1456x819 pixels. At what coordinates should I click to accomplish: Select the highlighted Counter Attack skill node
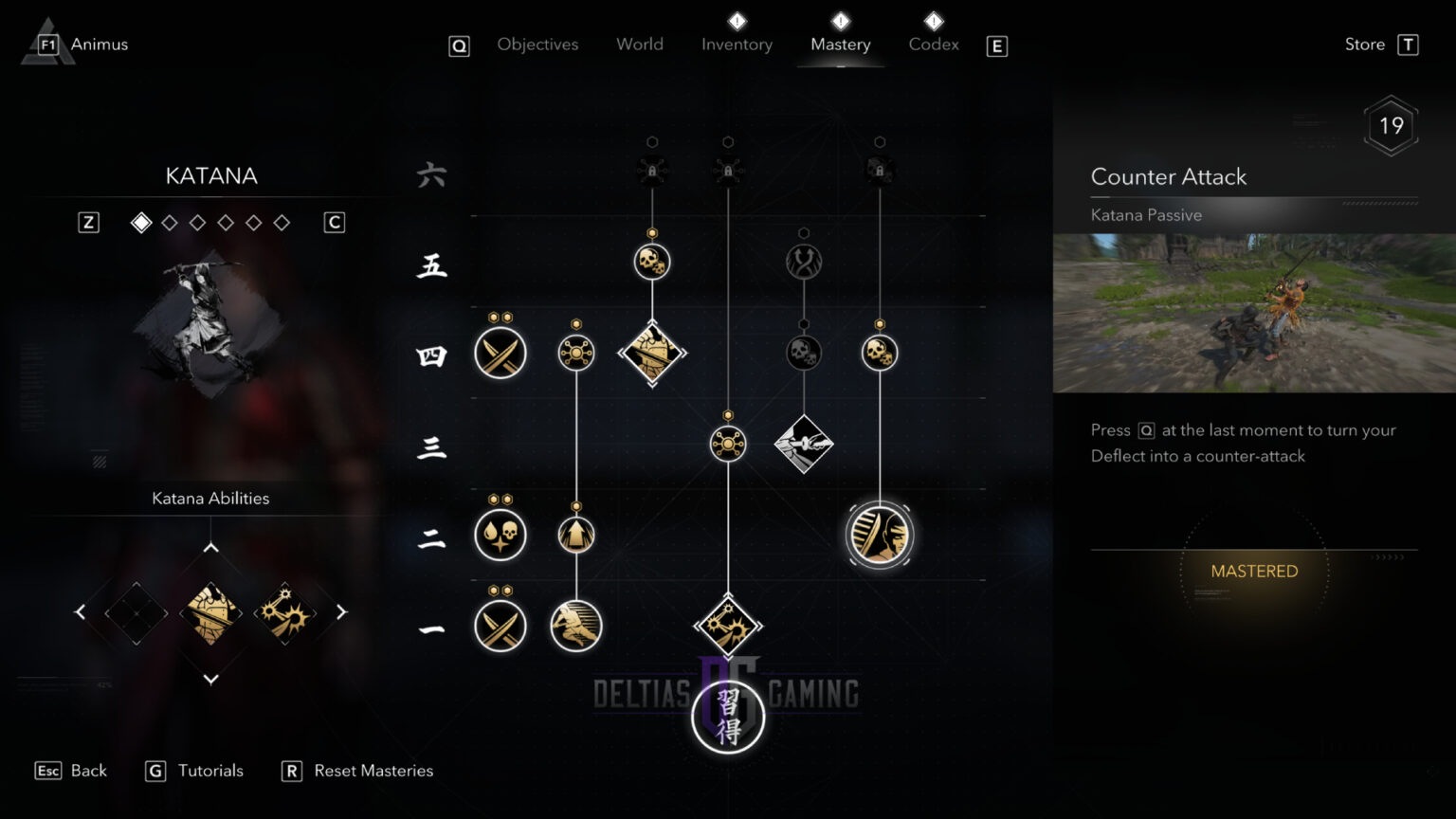click(880, 535)
